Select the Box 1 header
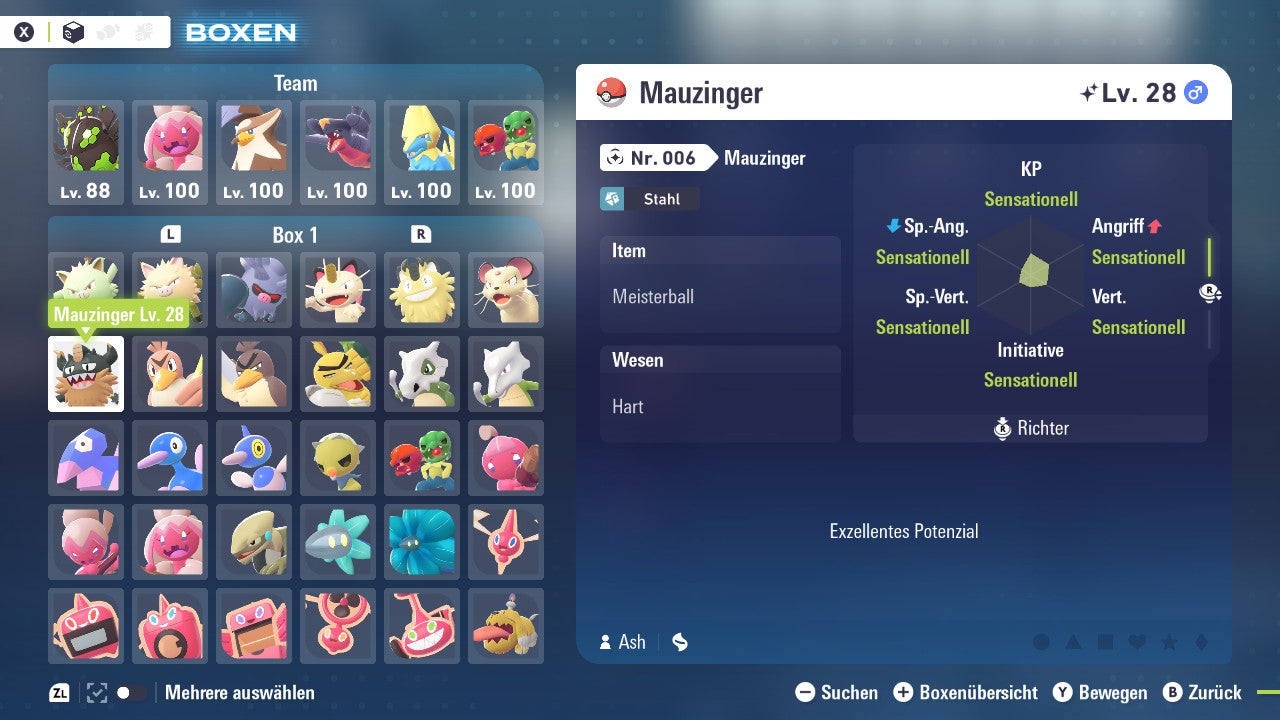1280x720 pixels. [294, 234]
